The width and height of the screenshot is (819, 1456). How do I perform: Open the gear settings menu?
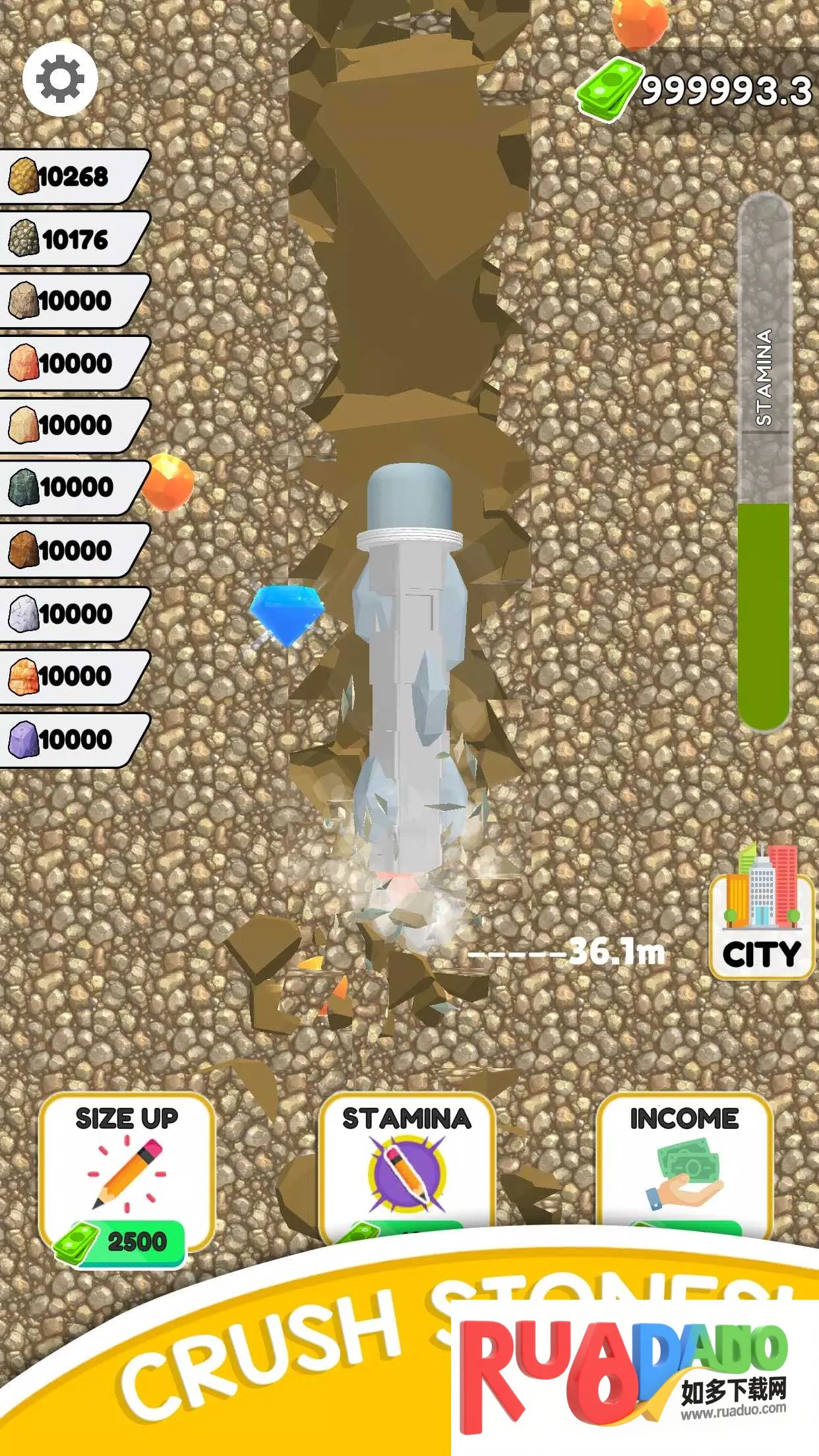coord(60,79)
